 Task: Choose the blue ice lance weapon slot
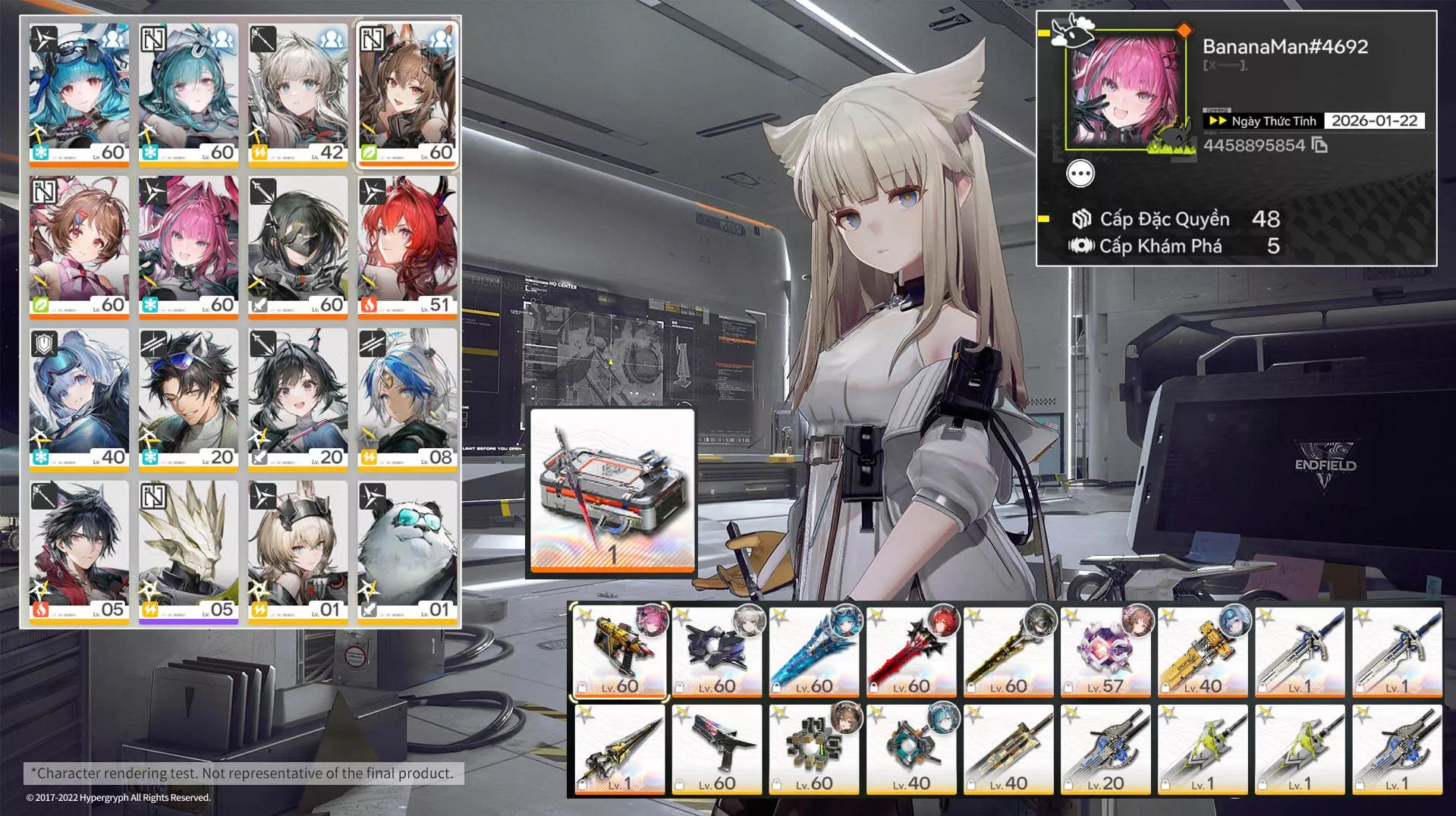[x=813, y=651]
